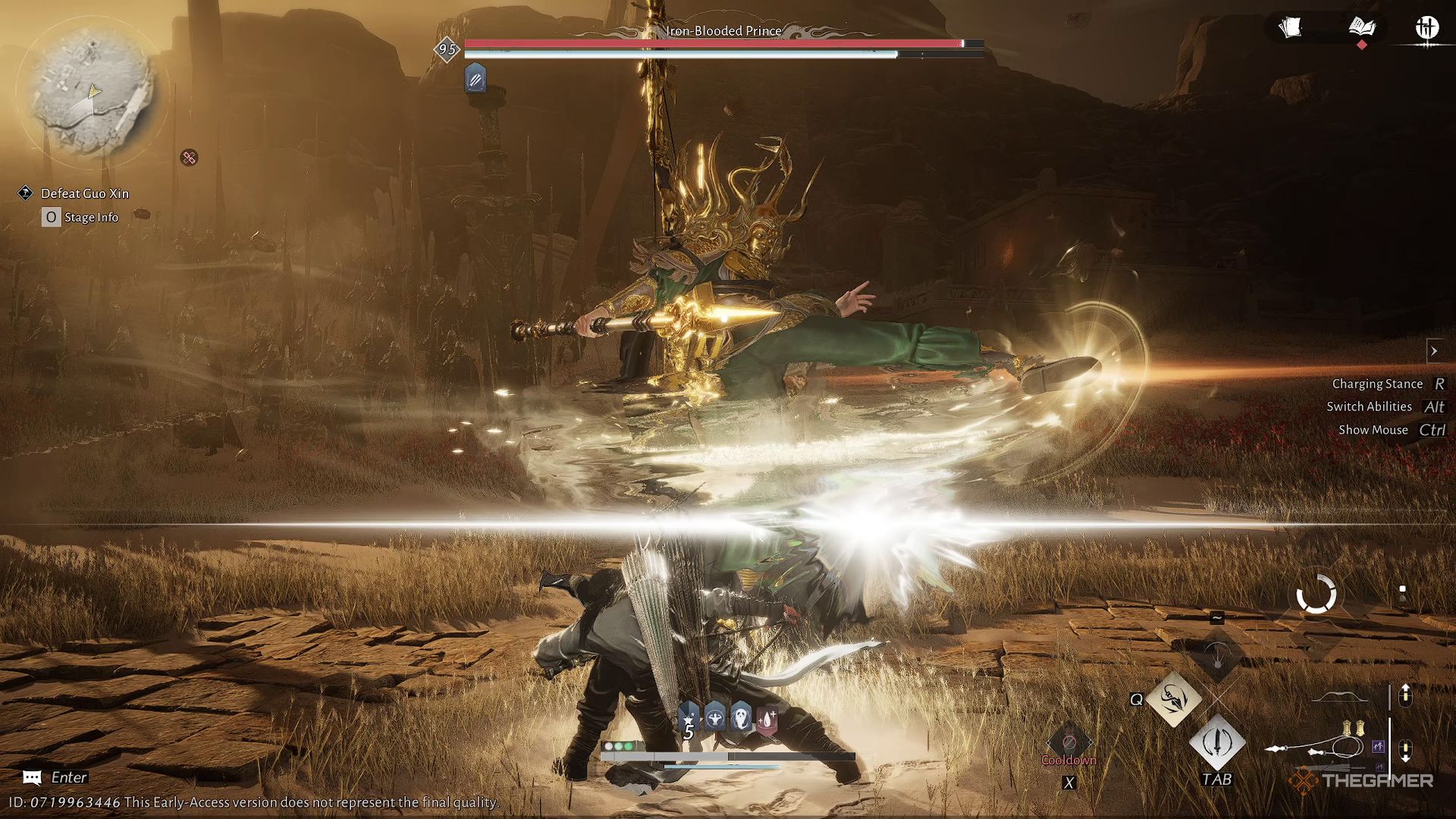Expand the side panel arrow
1456x819 pixels.
[1434, 350]
